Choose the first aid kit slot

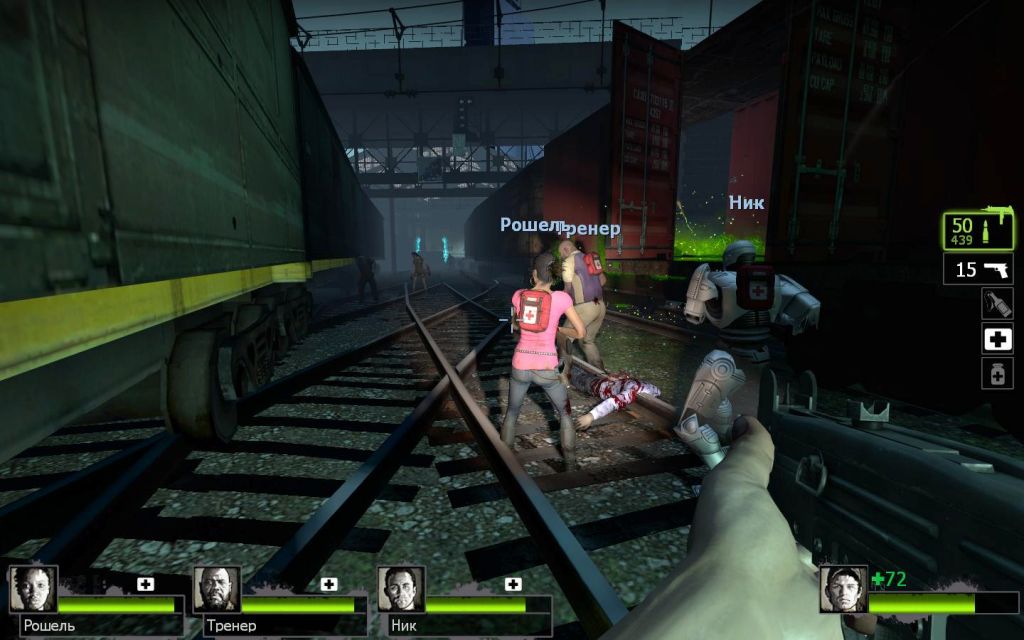(x=997, y=338)
